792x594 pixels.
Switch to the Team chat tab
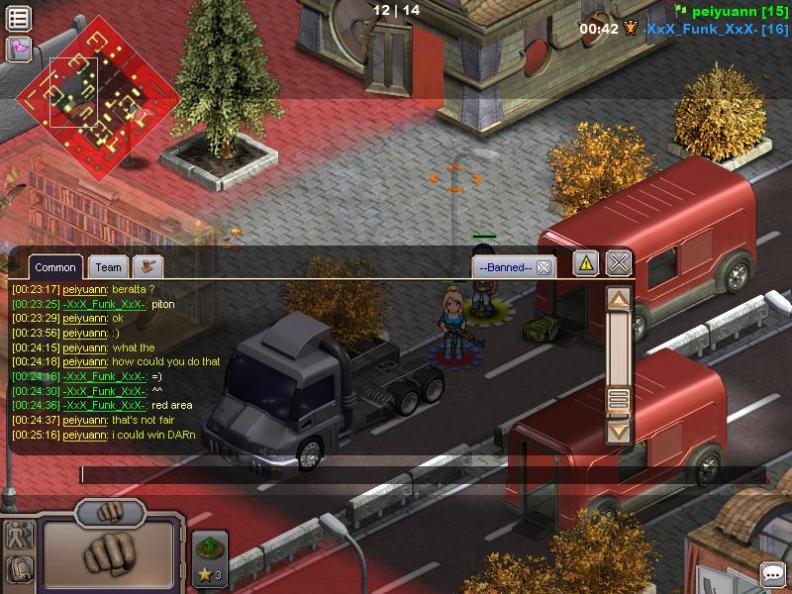point(108,267)
